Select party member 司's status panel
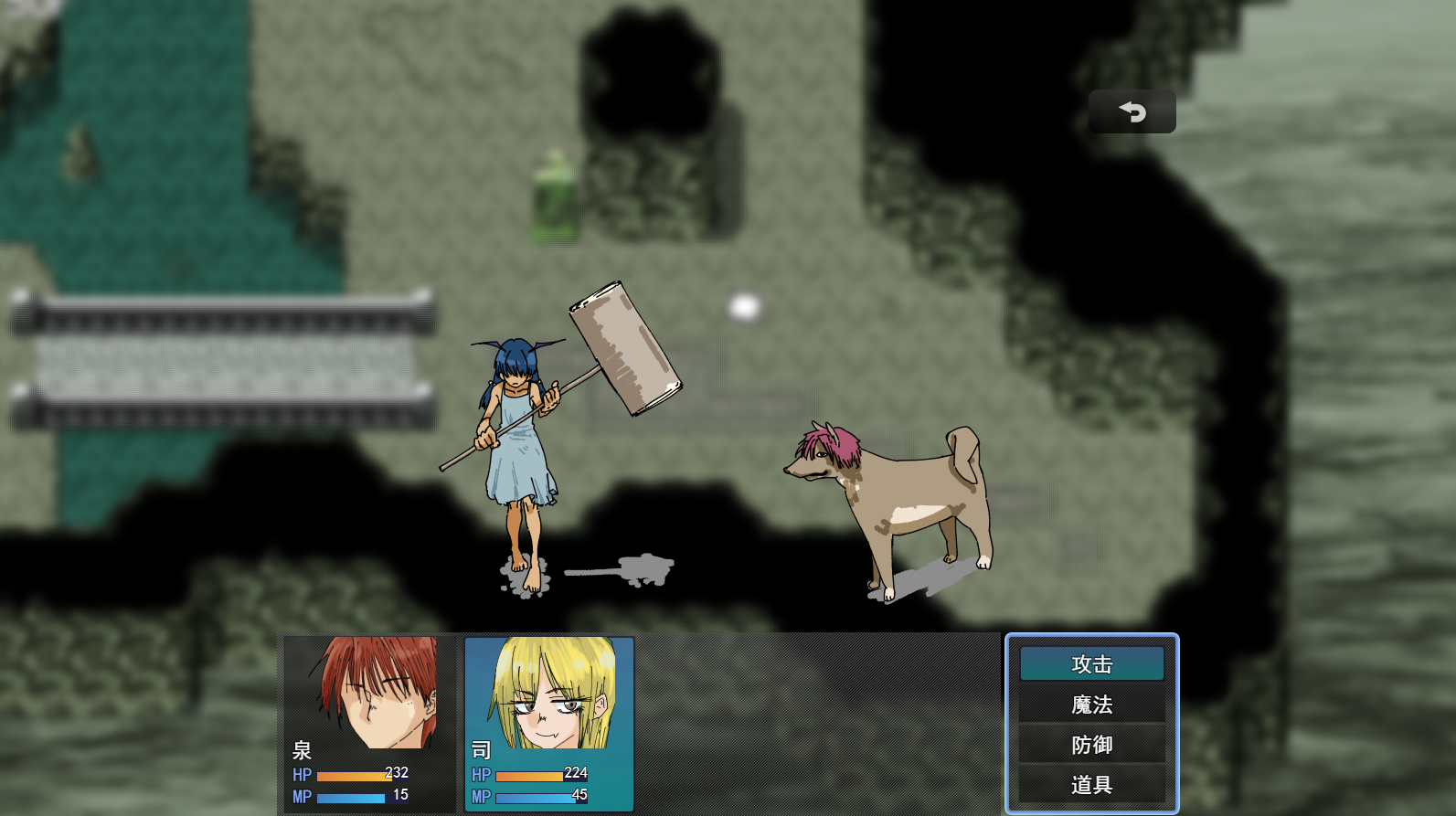 tap(548, 723)
